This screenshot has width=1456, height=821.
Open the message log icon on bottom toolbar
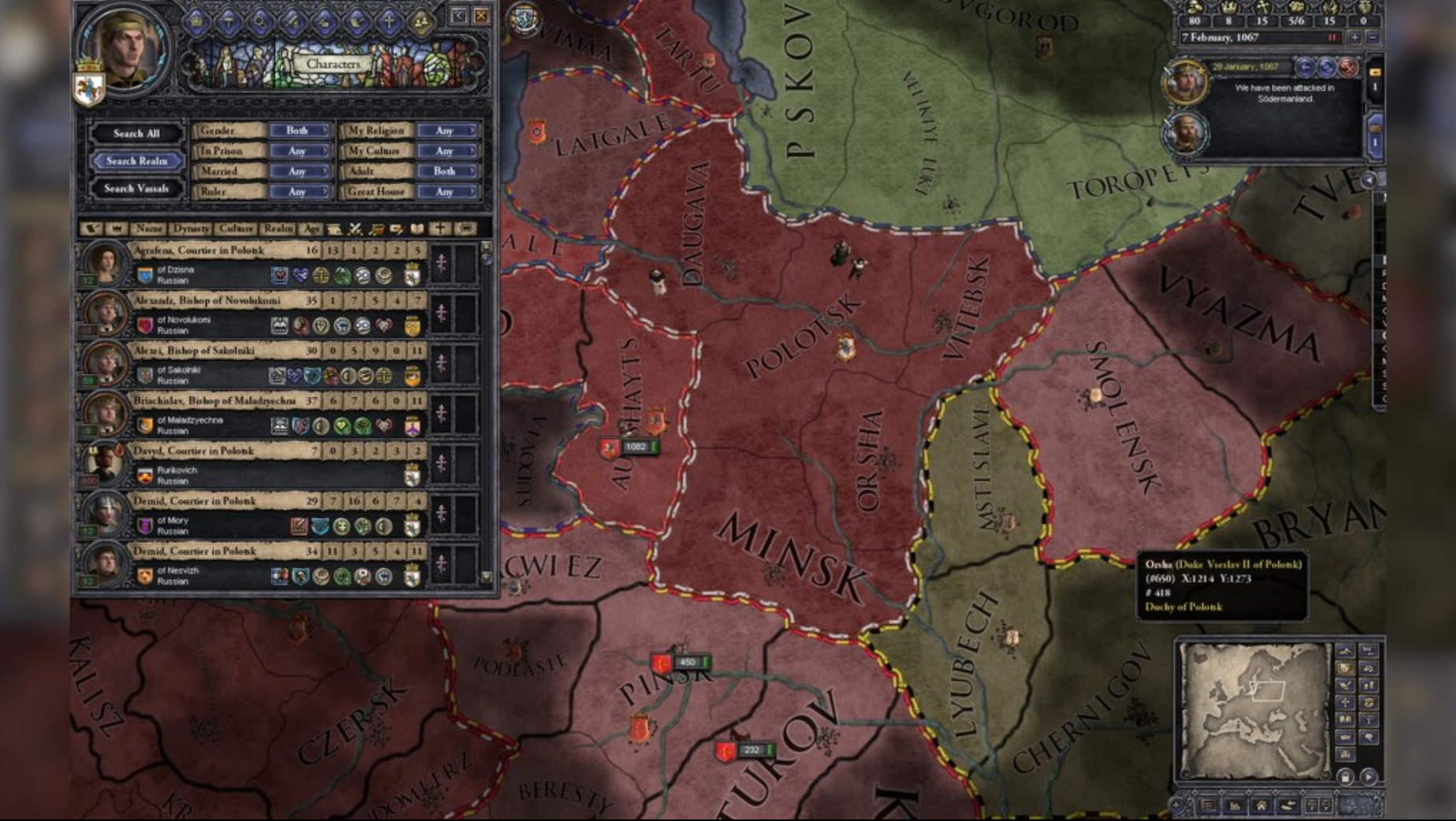tap(1207, 806)
